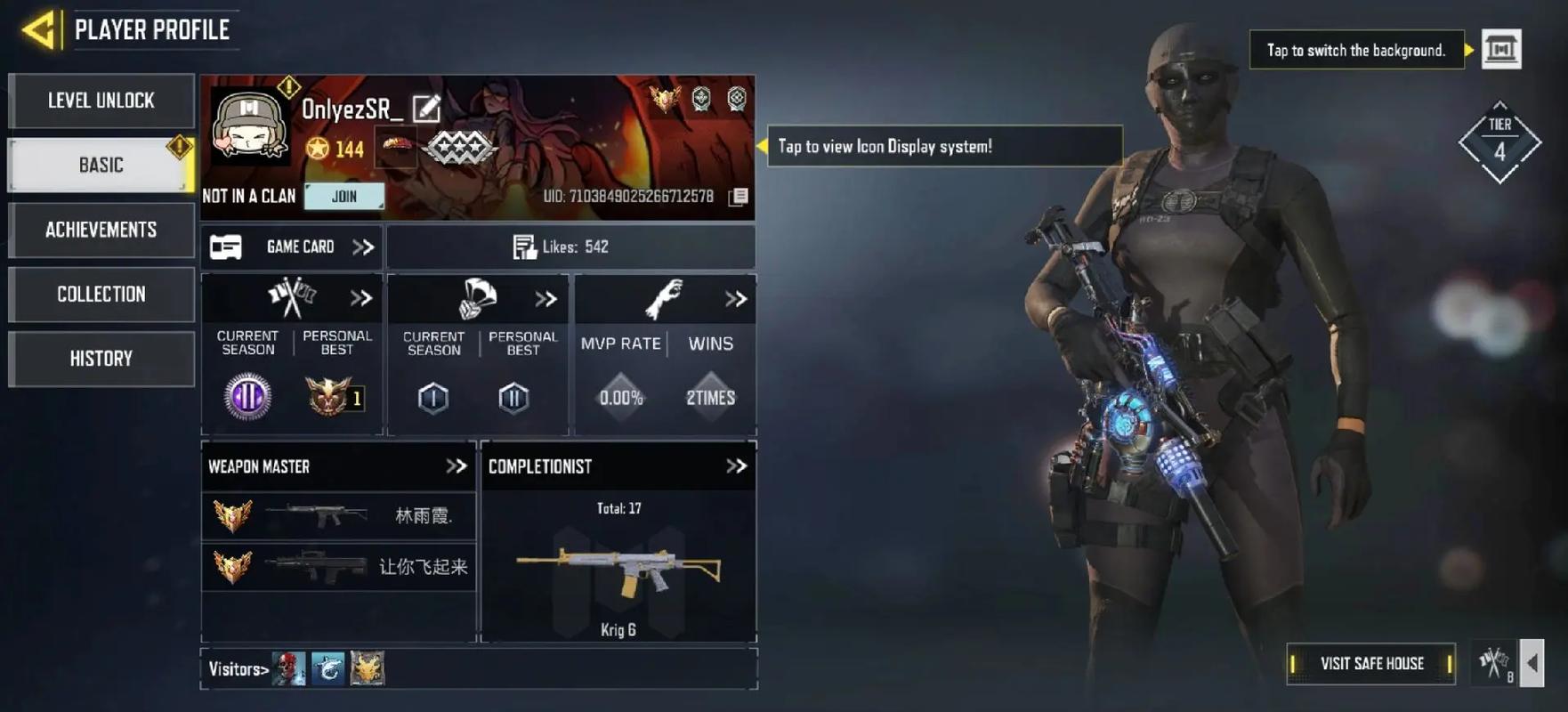Expand the Completionist section
The image size is (1568, 712).
pyautogui.click(x=736, y=466)
